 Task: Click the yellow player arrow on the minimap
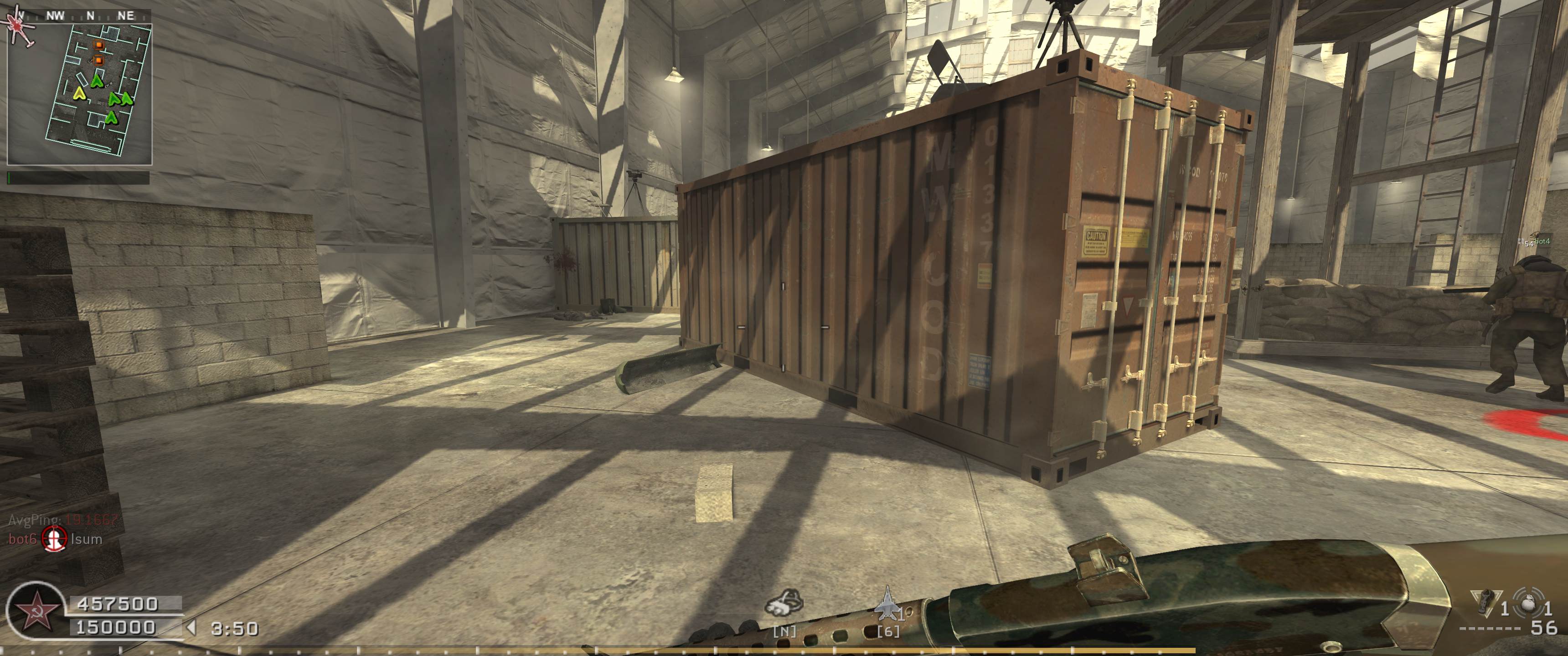(78, 93)
